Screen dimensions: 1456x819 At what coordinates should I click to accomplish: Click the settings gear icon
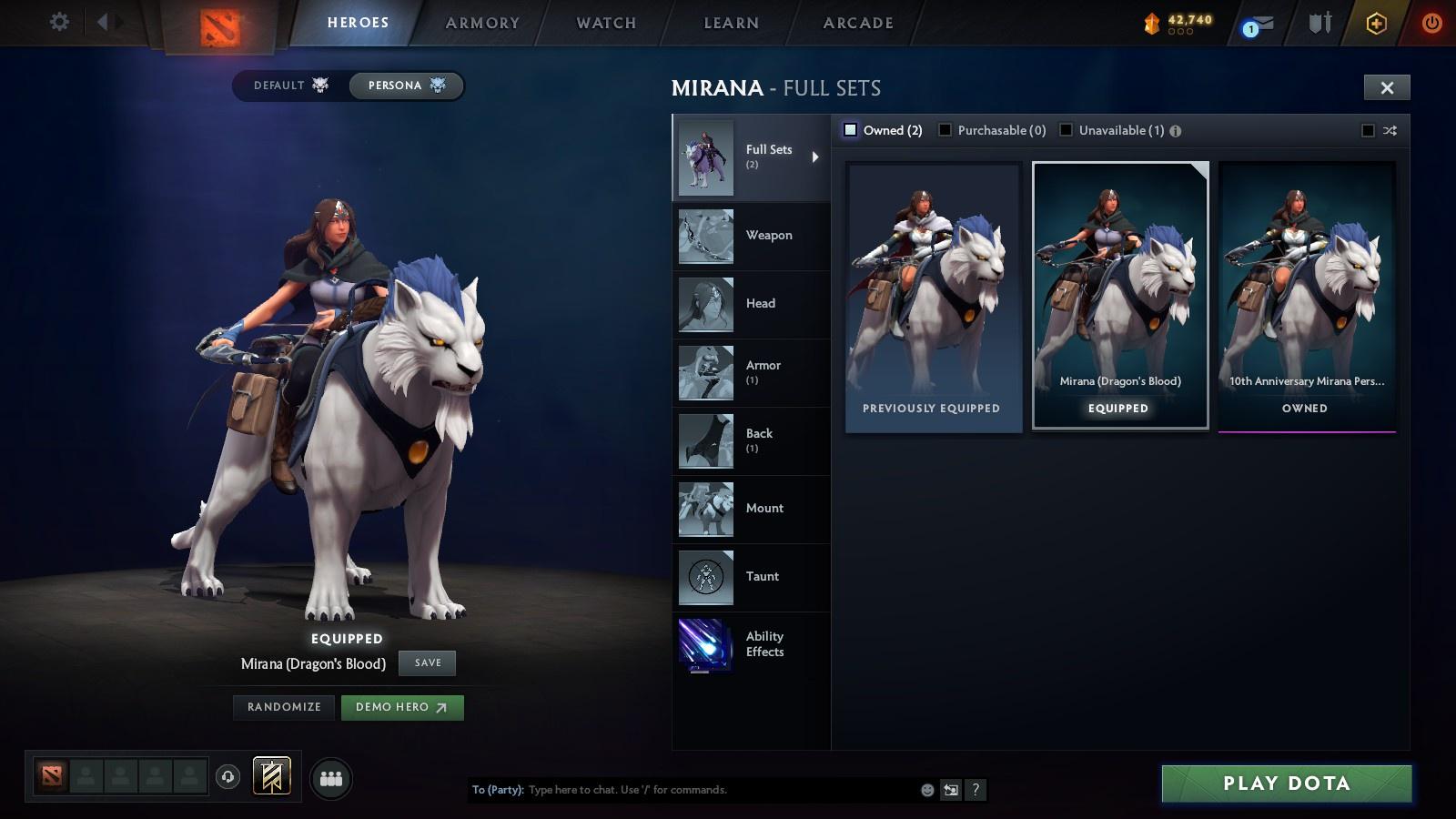pos(59,23)
